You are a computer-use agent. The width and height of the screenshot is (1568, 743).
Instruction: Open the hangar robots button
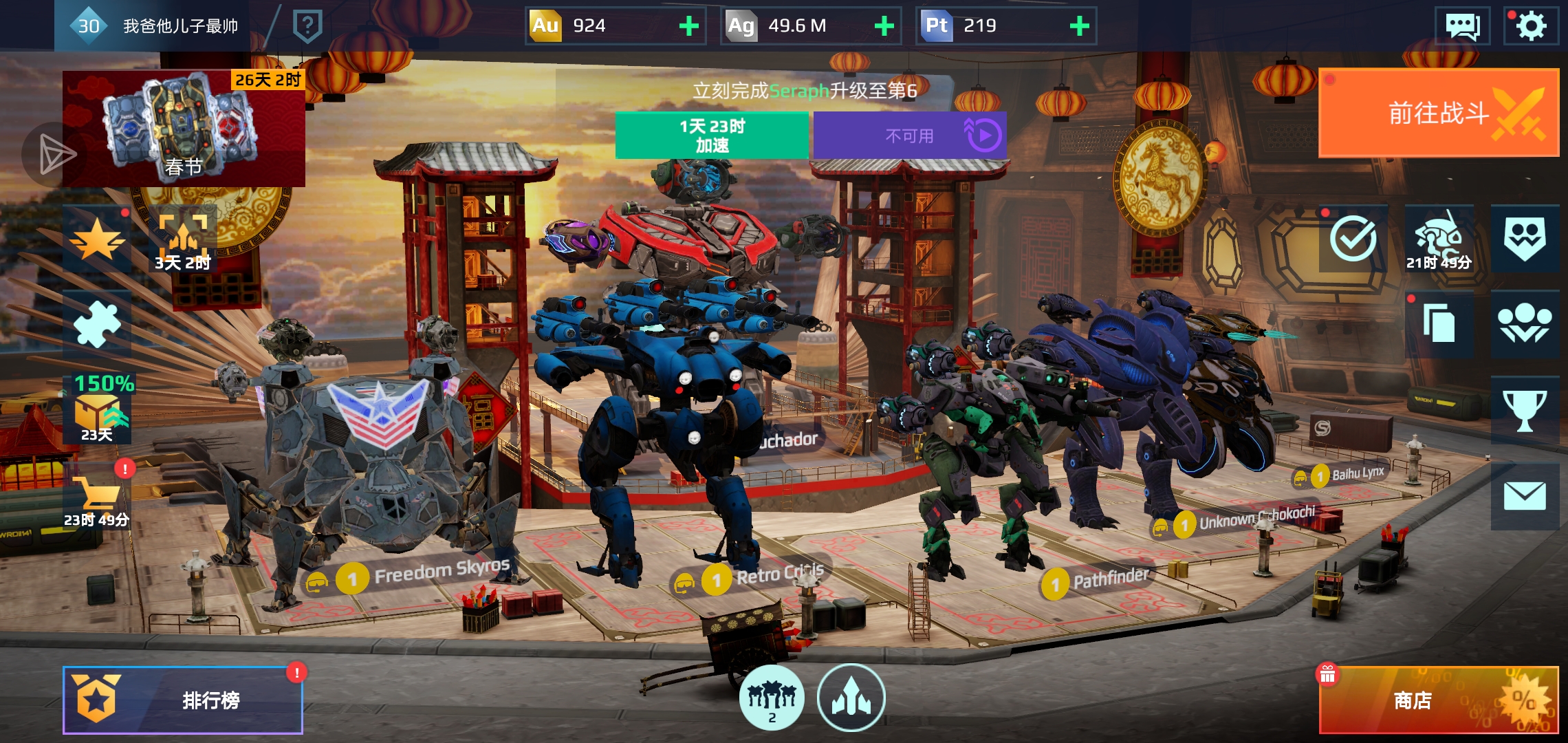pos(772,698)
